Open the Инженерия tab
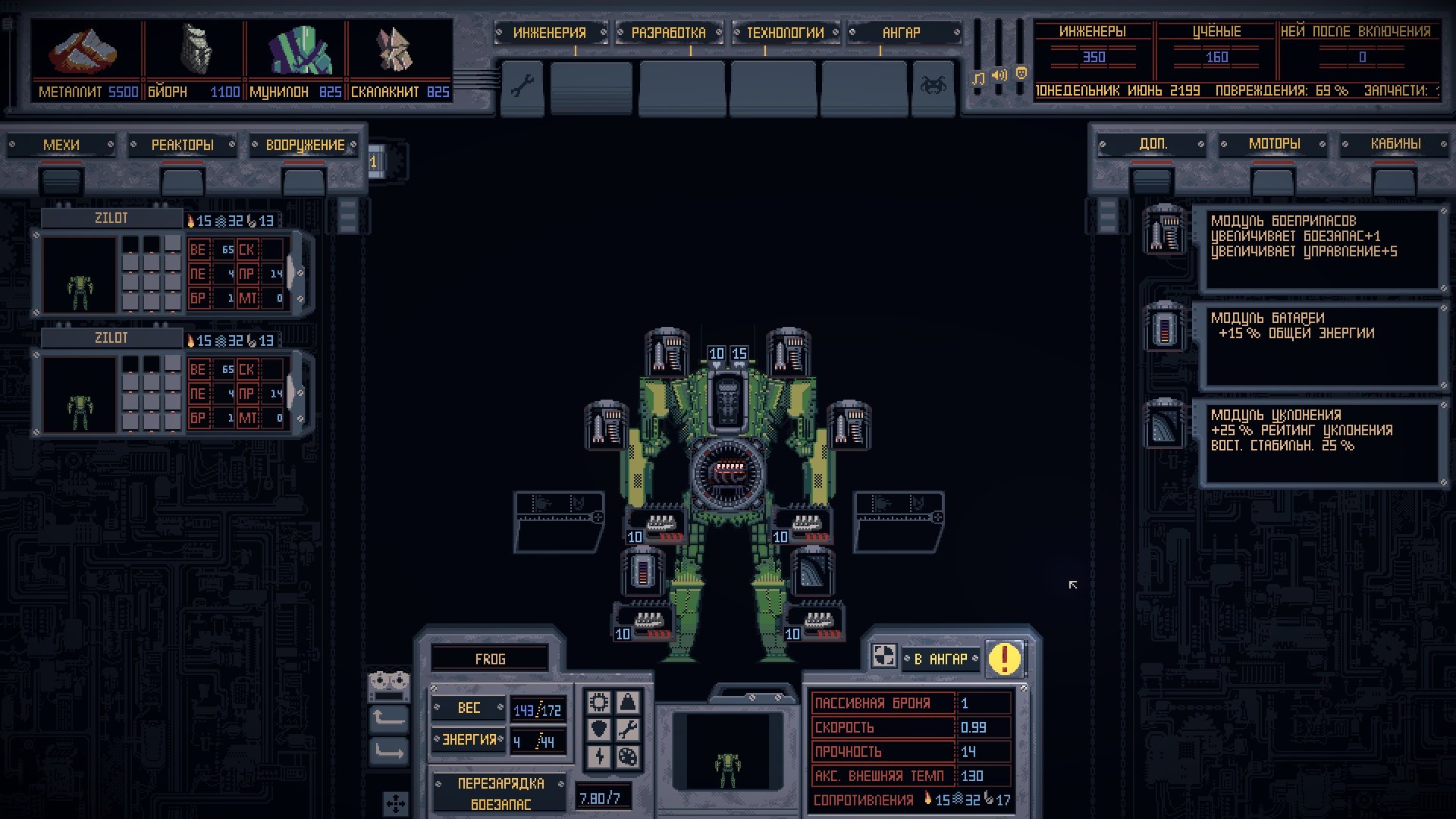This screenshot has height=819, width=1456. (550, 33)
